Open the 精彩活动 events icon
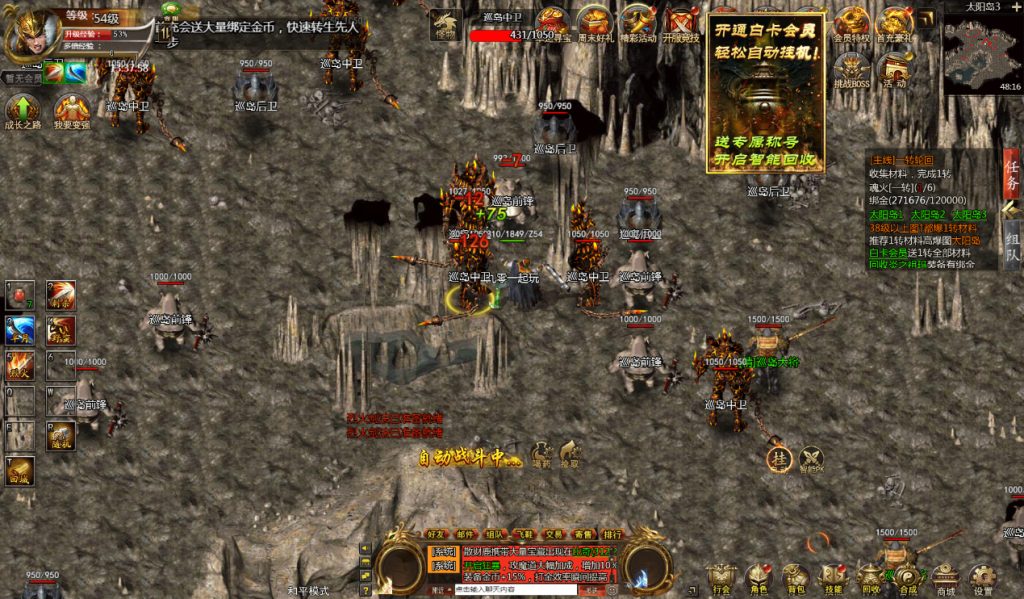 [638, 21]
